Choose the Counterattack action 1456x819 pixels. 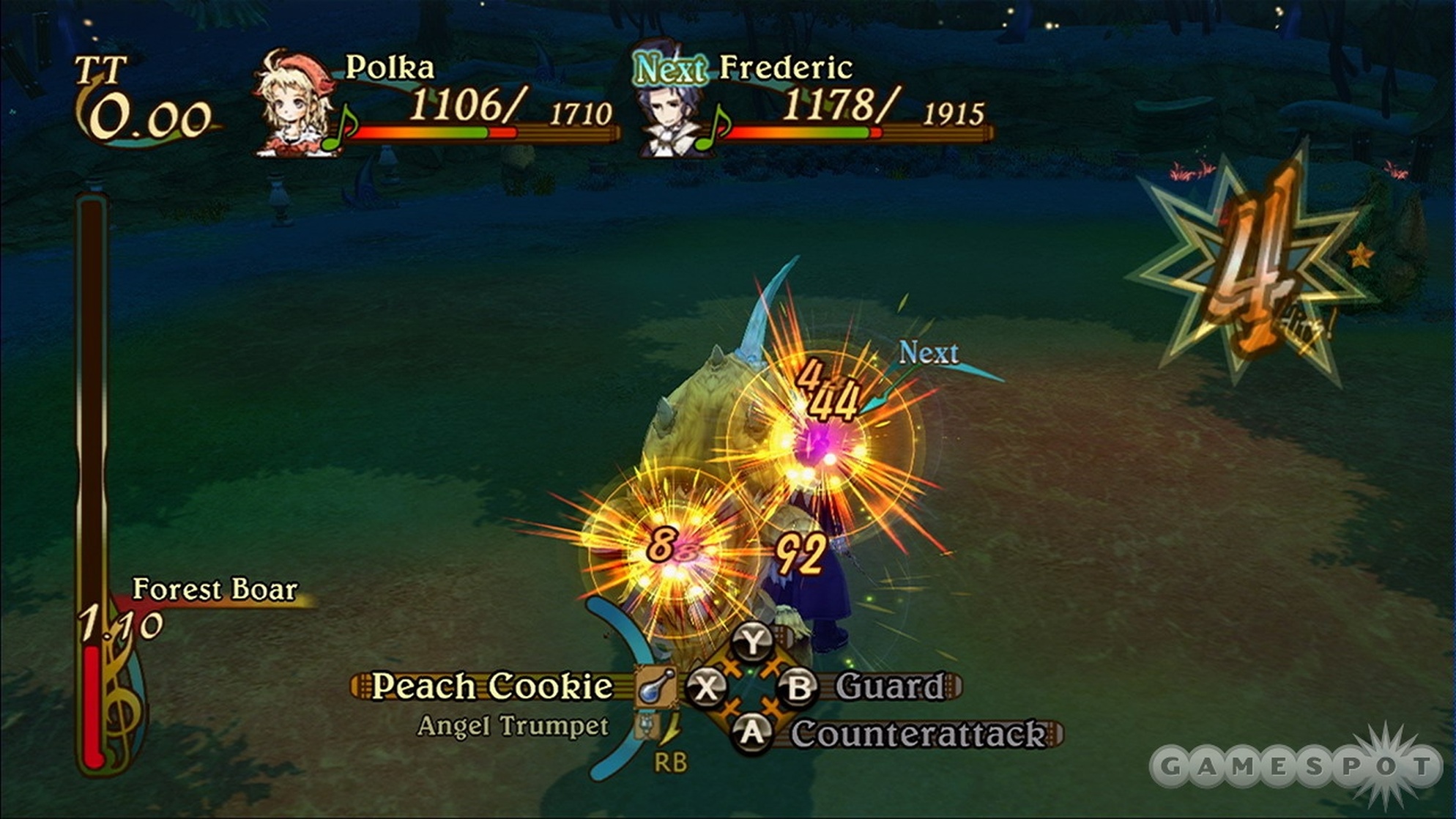(918, 733)
